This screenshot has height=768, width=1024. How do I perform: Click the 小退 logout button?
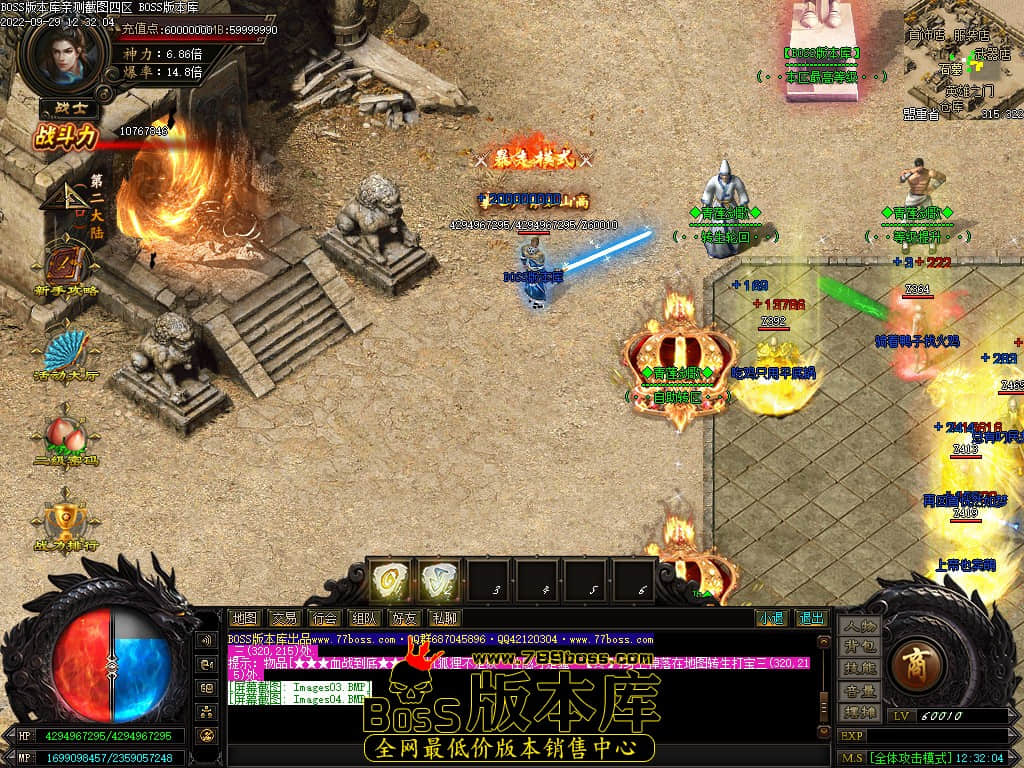(x=770, y=618)
